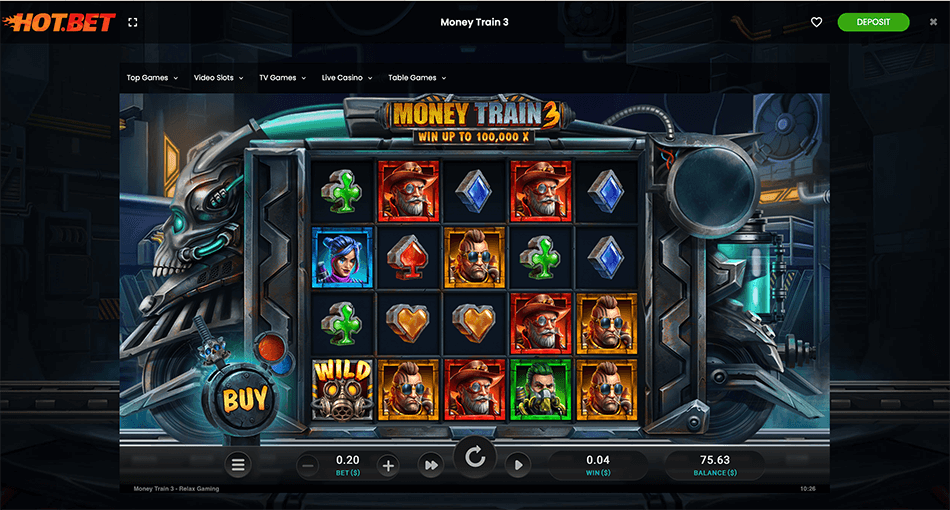Toggle fullscreen mode icon

coord(135,22)
